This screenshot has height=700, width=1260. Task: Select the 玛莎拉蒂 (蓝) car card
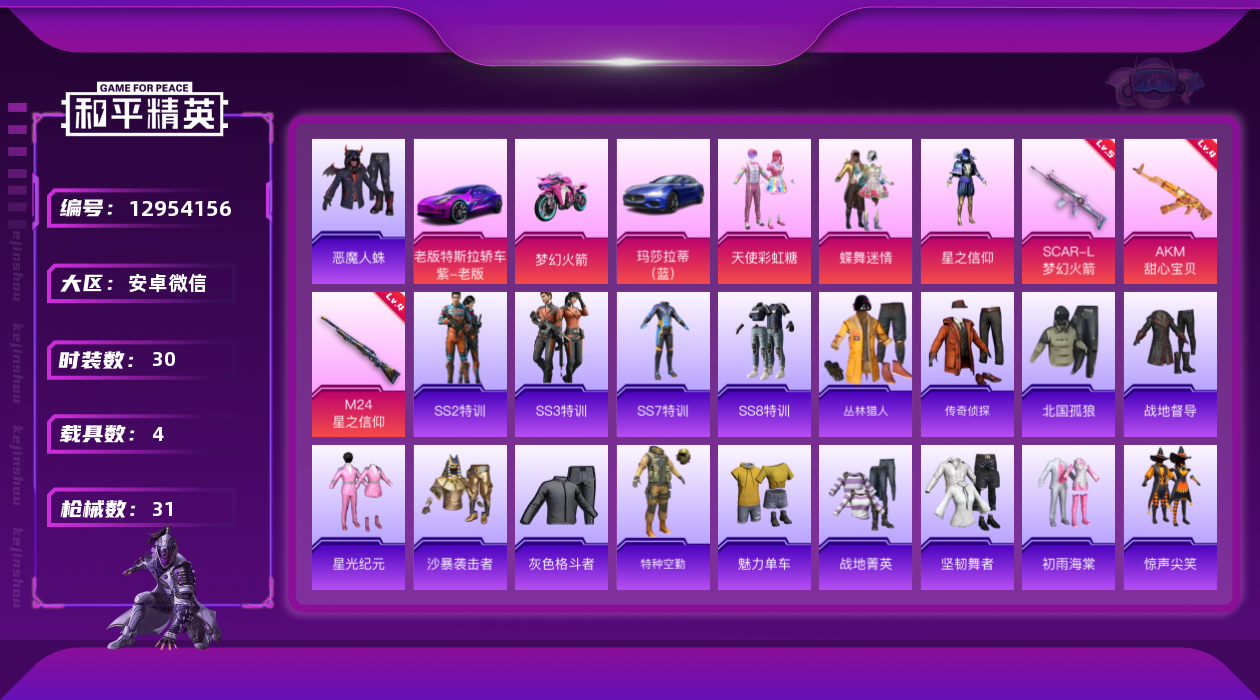[663, 211]
